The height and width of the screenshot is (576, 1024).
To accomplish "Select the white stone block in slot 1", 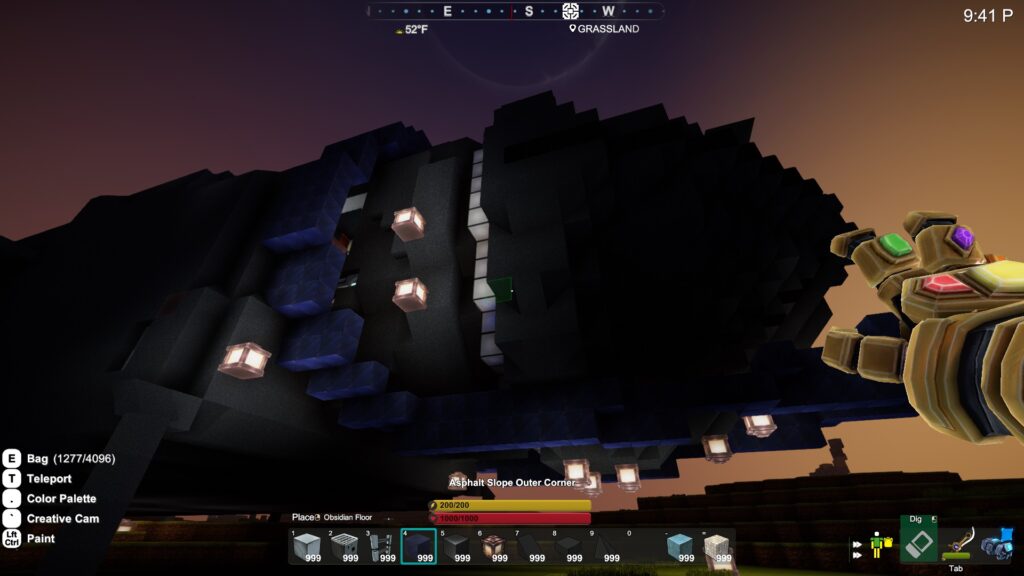I will pyautogui.click(x=307, y=546).
